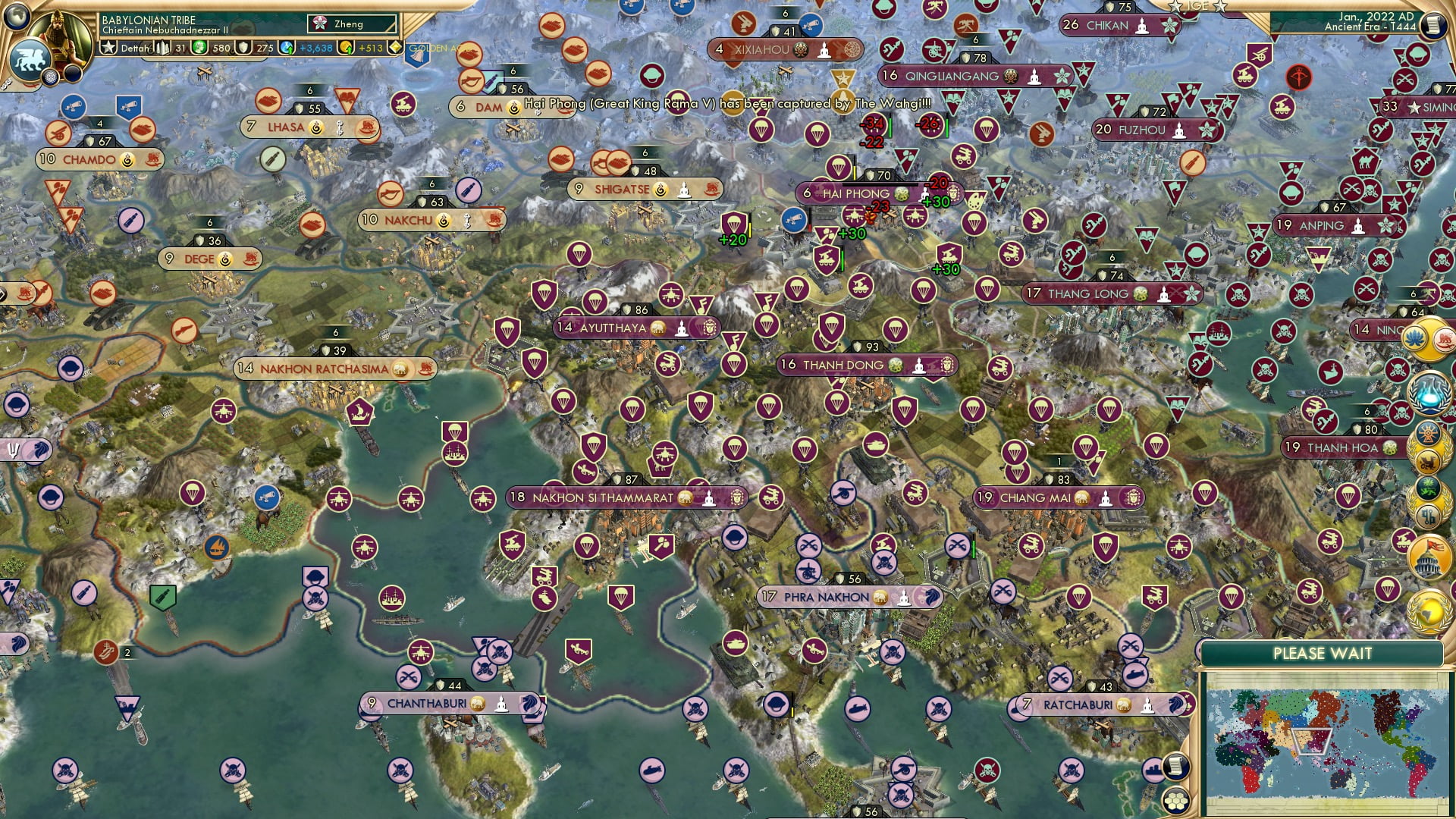The height and width of the screenshot is (819, 1456).
Task: Click the Dettah capital star icon
Action: tap(108, 47)
